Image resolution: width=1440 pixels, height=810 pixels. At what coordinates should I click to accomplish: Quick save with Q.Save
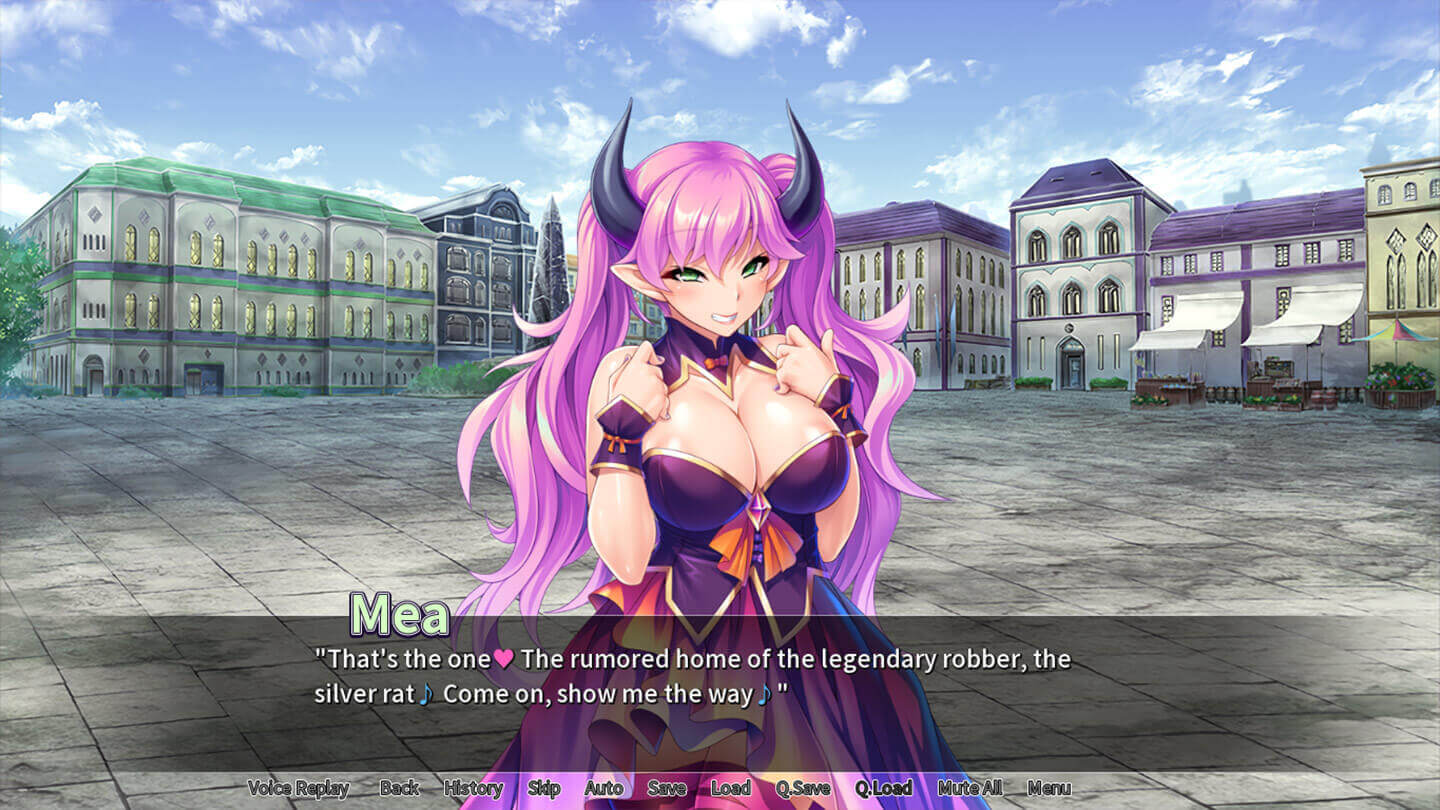(803, 788)
